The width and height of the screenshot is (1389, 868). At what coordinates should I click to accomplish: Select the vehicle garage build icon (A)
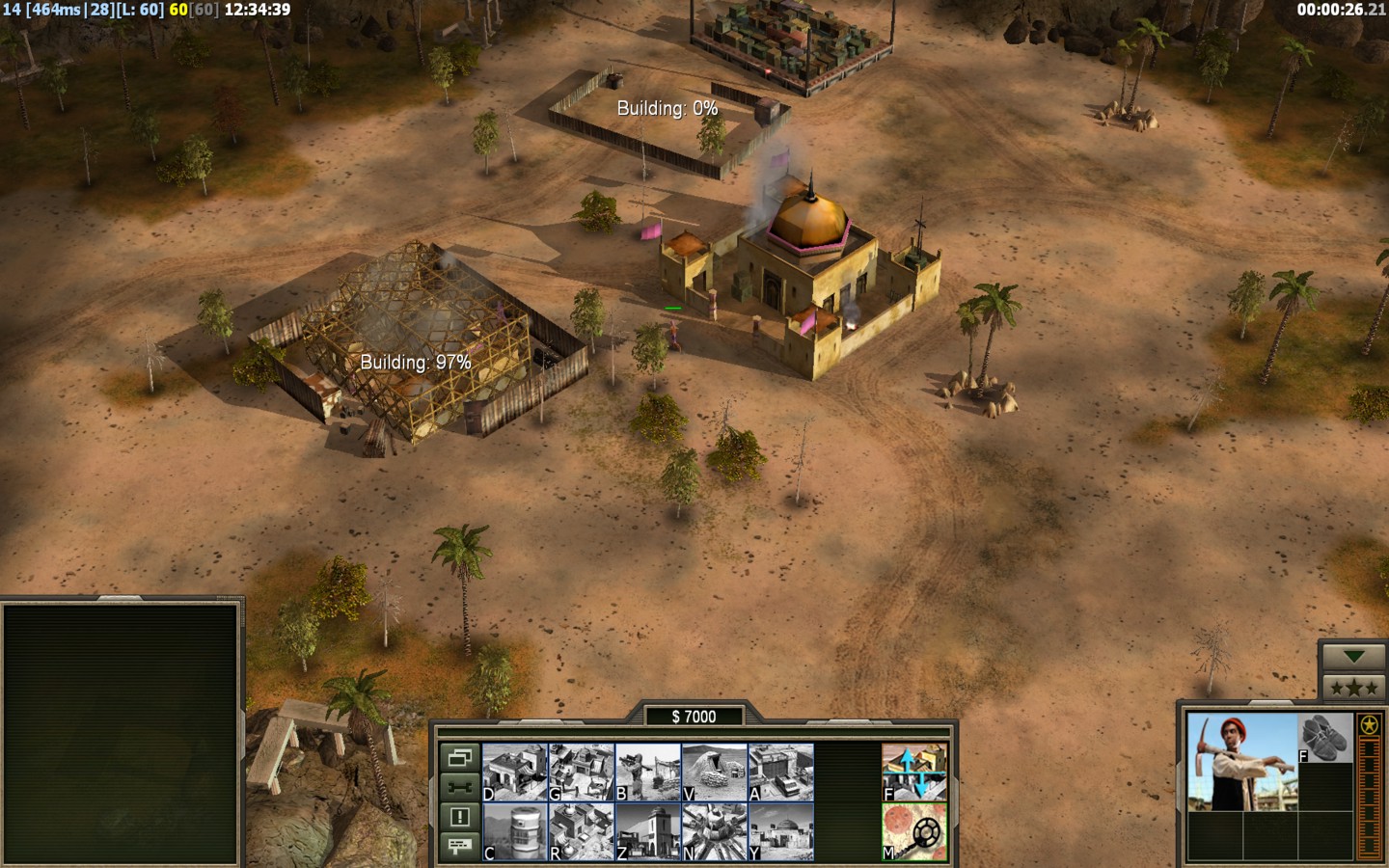[781, 772]
